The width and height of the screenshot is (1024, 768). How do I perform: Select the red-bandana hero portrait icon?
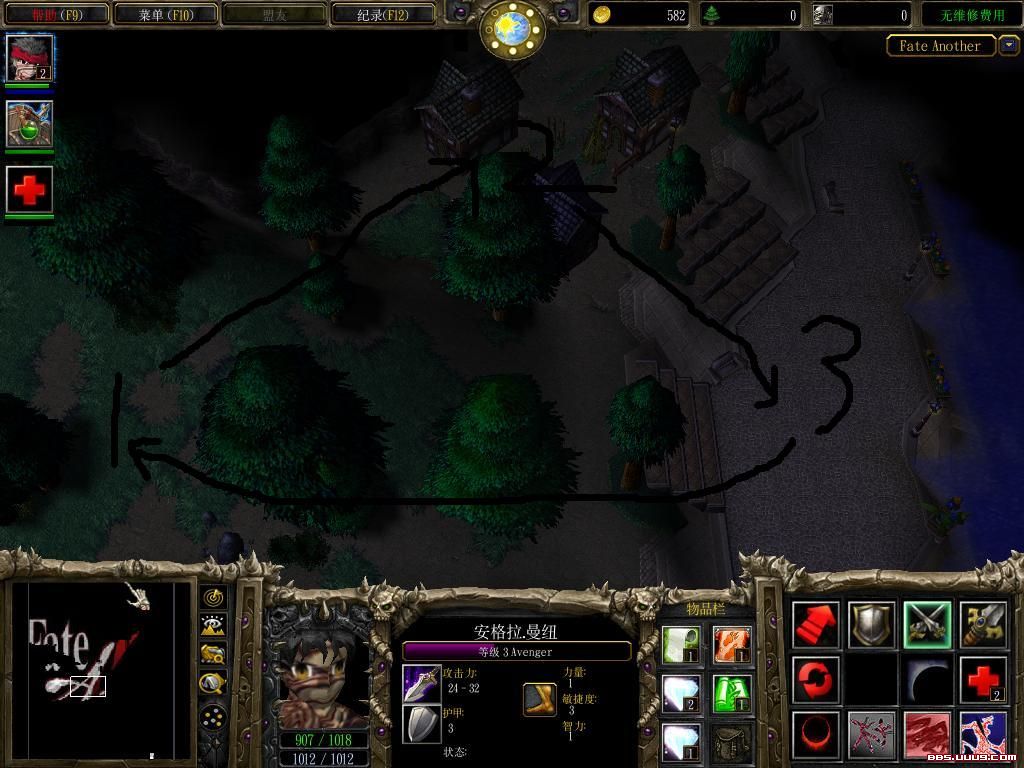30,58
